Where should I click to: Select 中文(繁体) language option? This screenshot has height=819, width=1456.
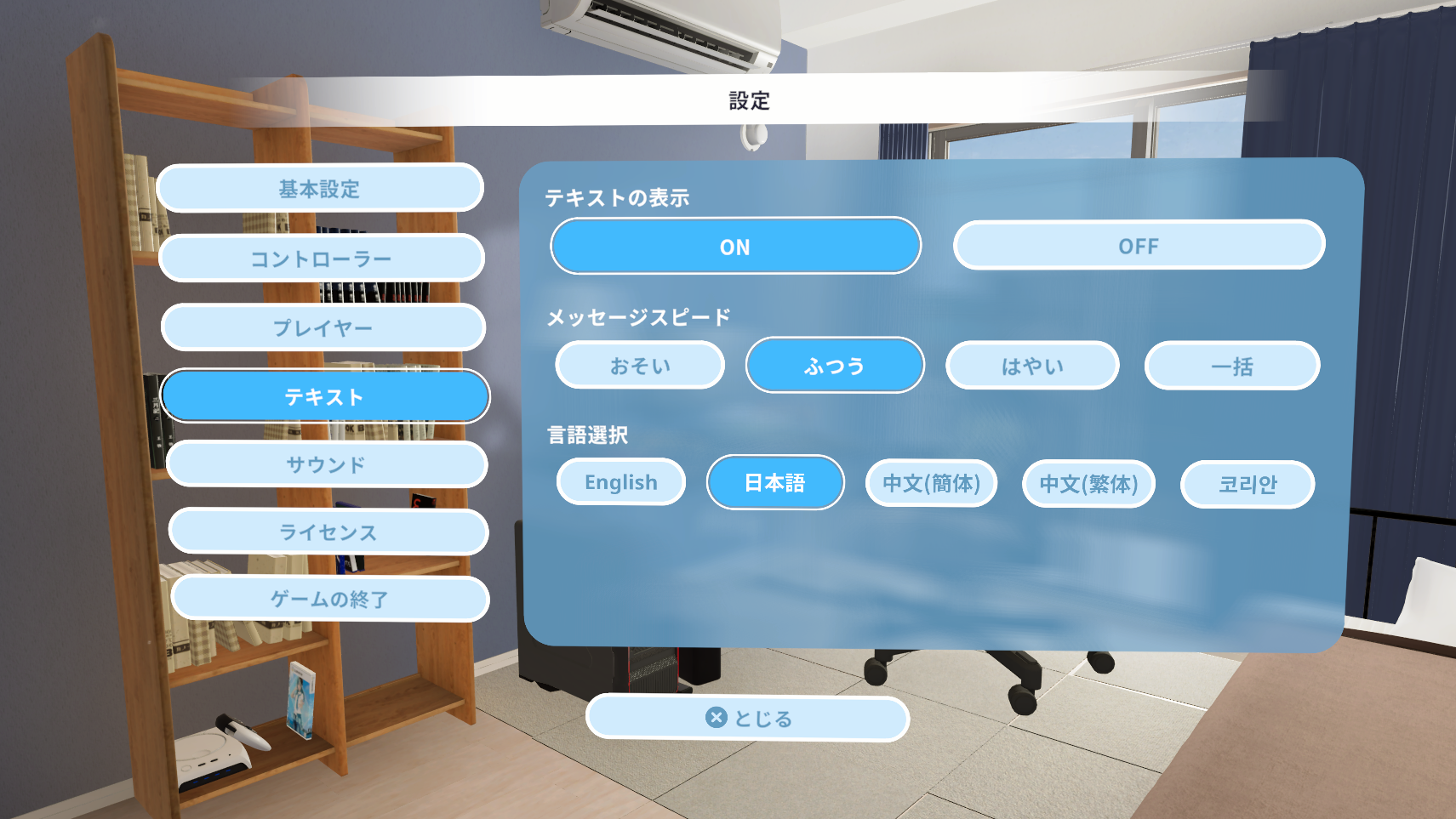click(1088, 484)
